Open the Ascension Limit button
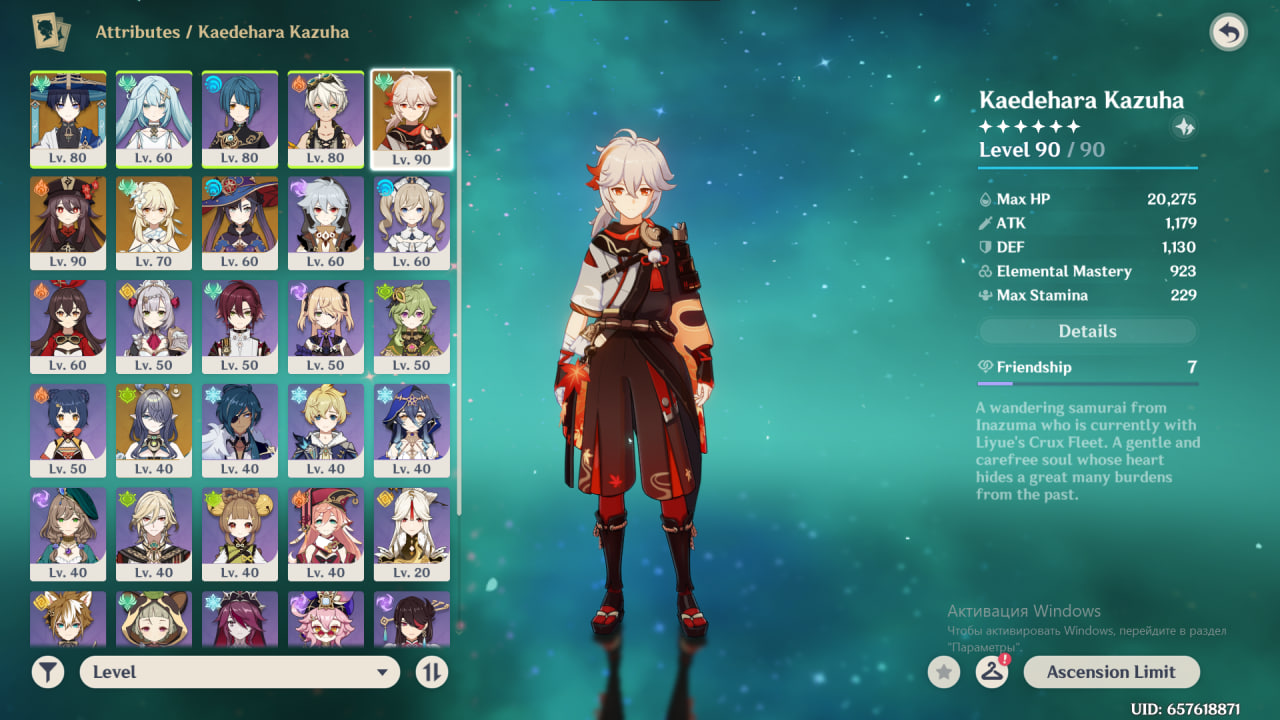Image resolution: width=1280 pixels, height=720 pixels. point(1111,672)
